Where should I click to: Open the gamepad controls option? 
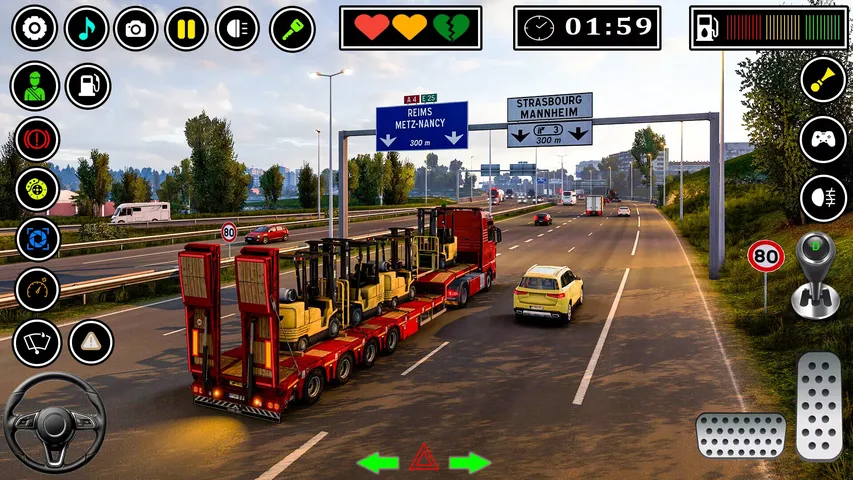click(823, 139)
